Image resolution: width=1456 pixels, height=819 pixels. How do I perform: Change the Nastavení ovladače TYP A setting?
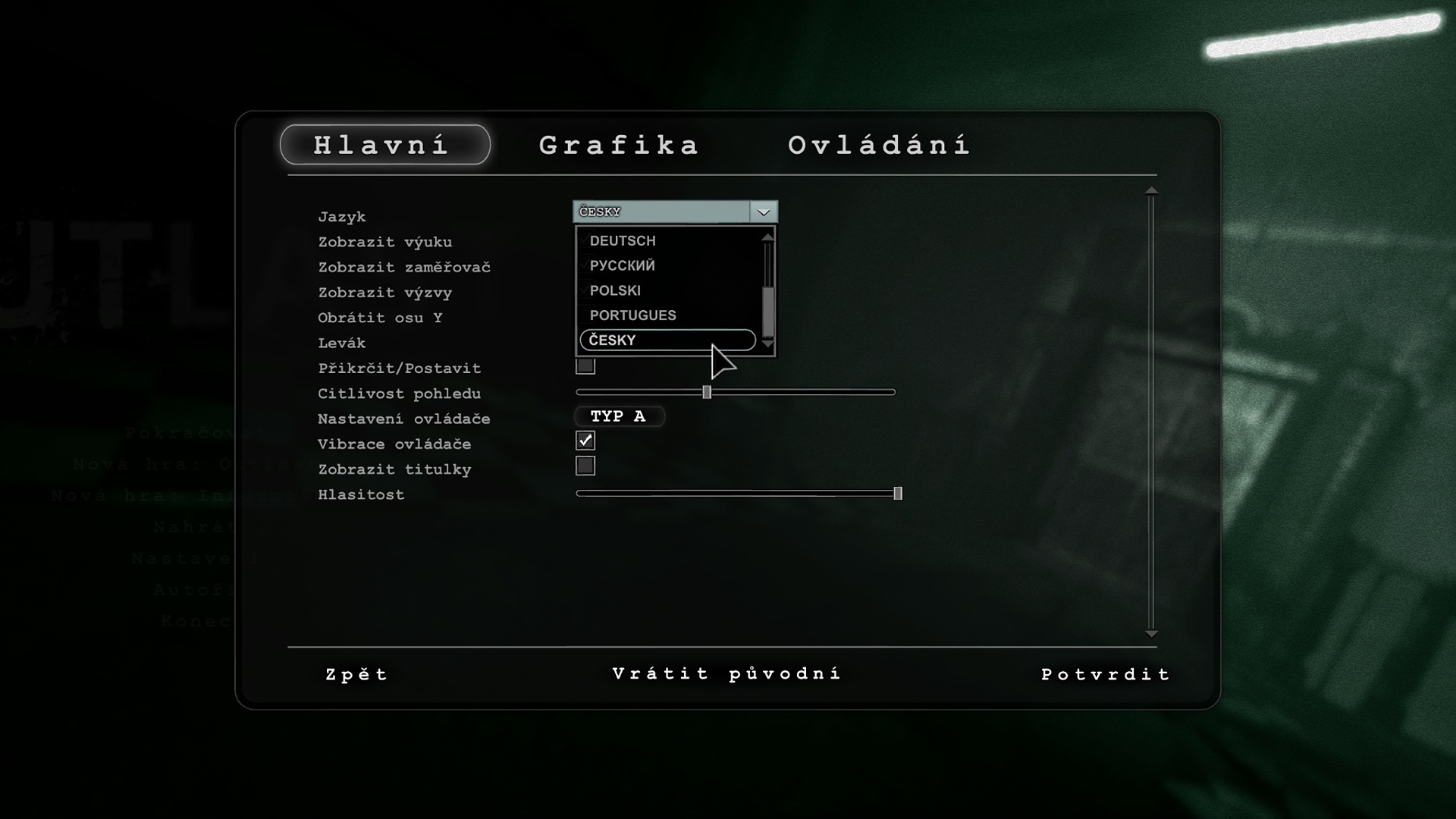618,416
